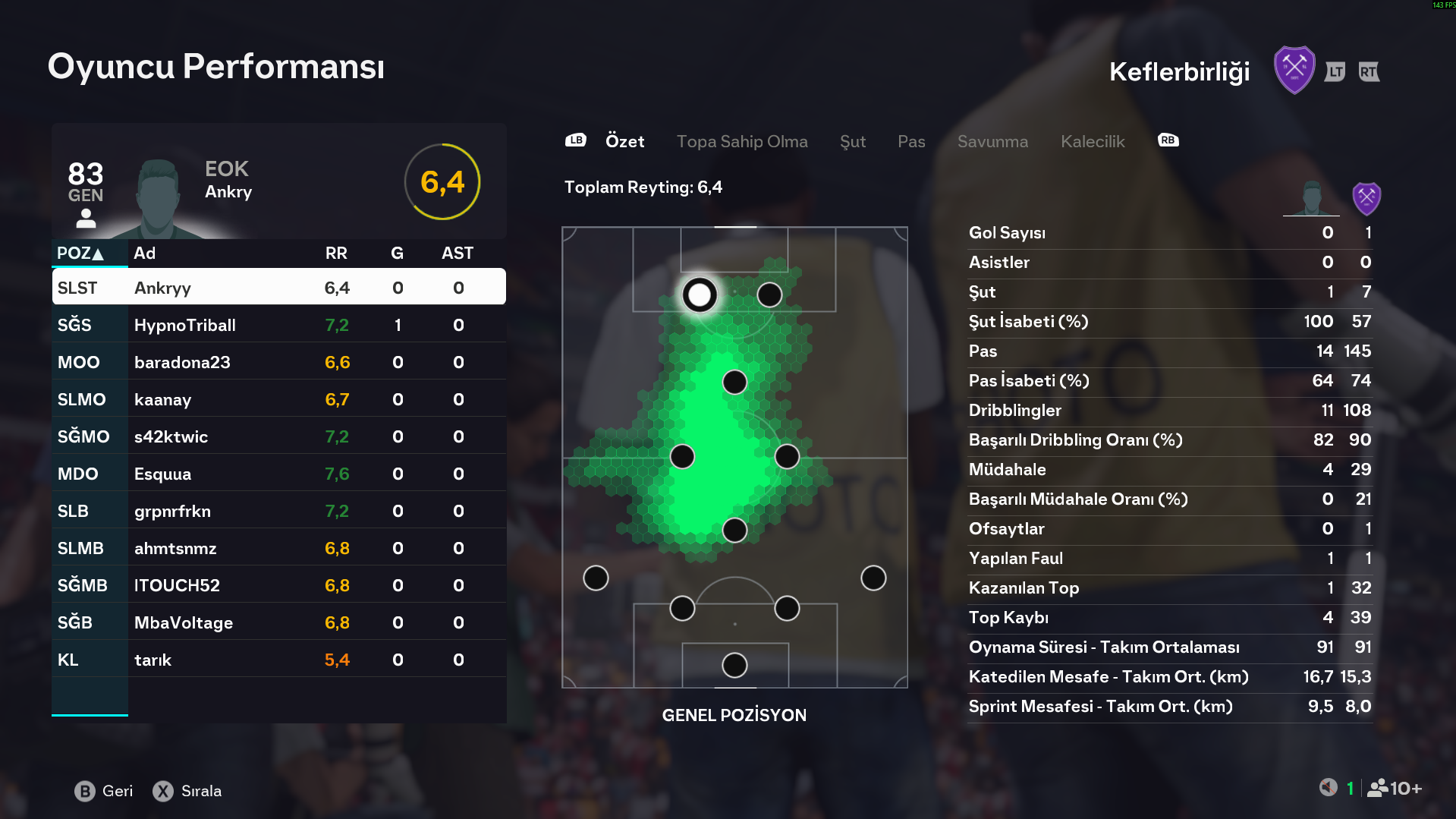Select player HypnoTriball in the list

pos(278,325)
